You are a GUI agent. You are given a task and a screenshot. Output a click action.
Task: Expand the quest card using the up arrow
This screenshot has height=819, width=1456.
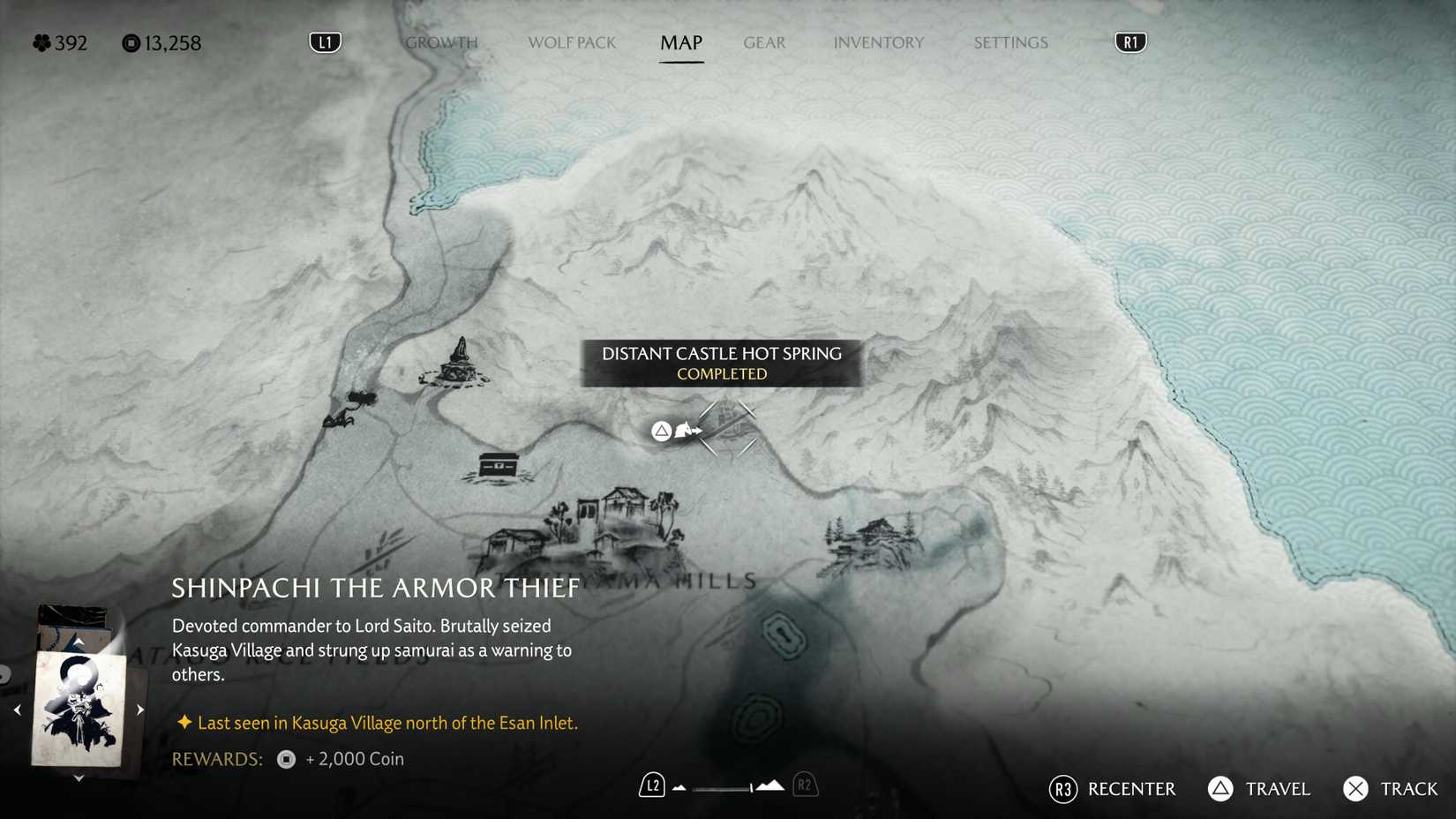tap(79, 640)
